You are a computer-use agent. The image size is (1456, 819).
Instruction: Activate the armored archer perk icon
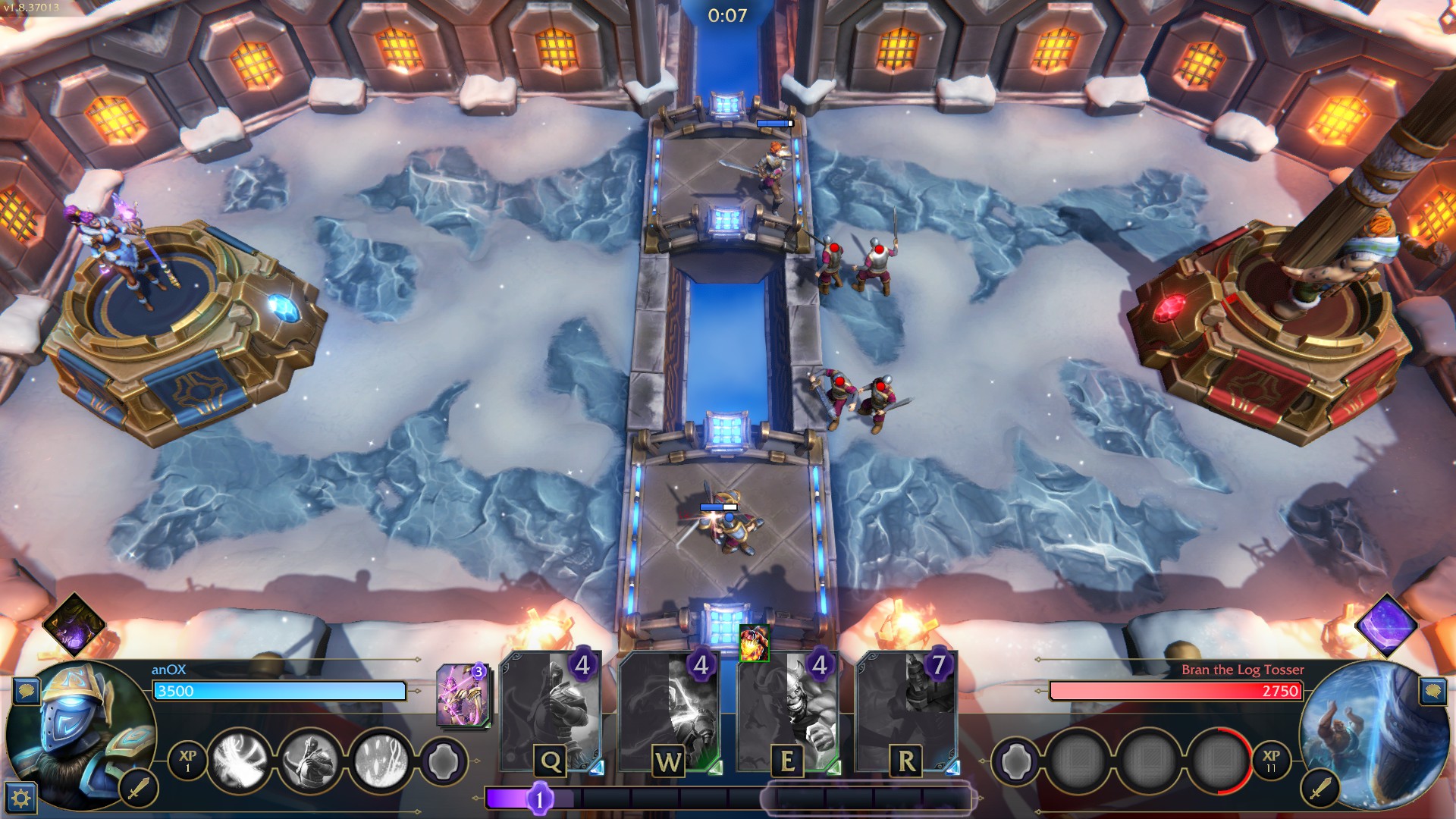click(311, 759)
